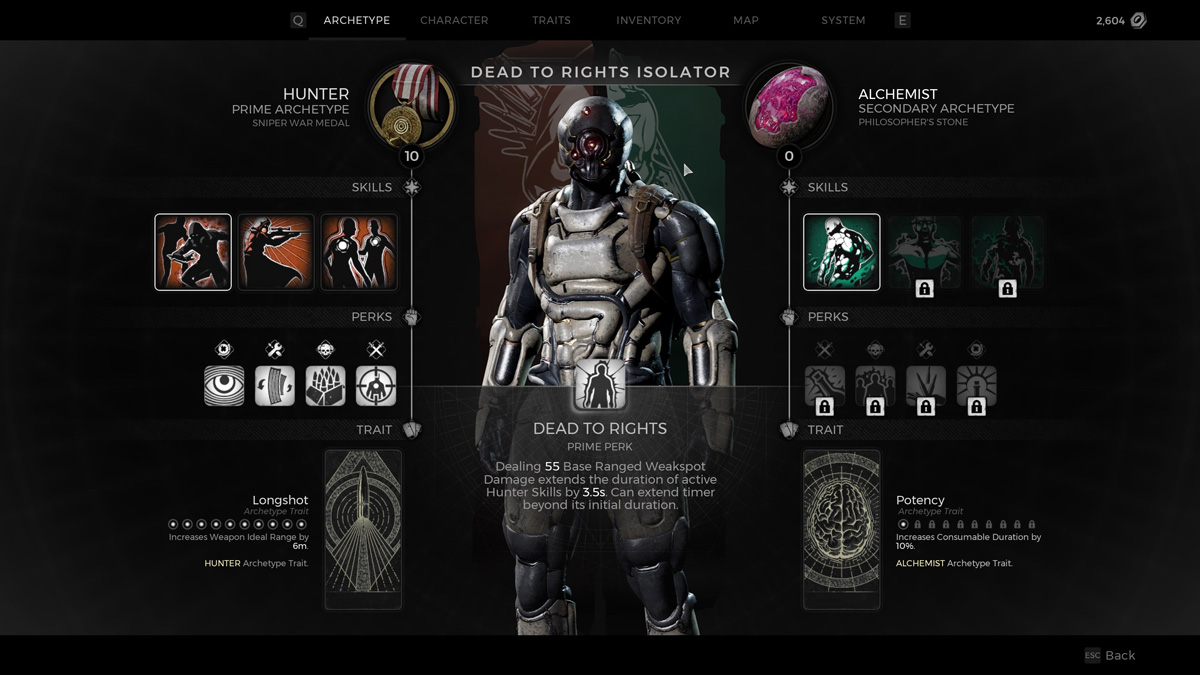Pick the Hunter twin silhouettes skill

point(359,252)
